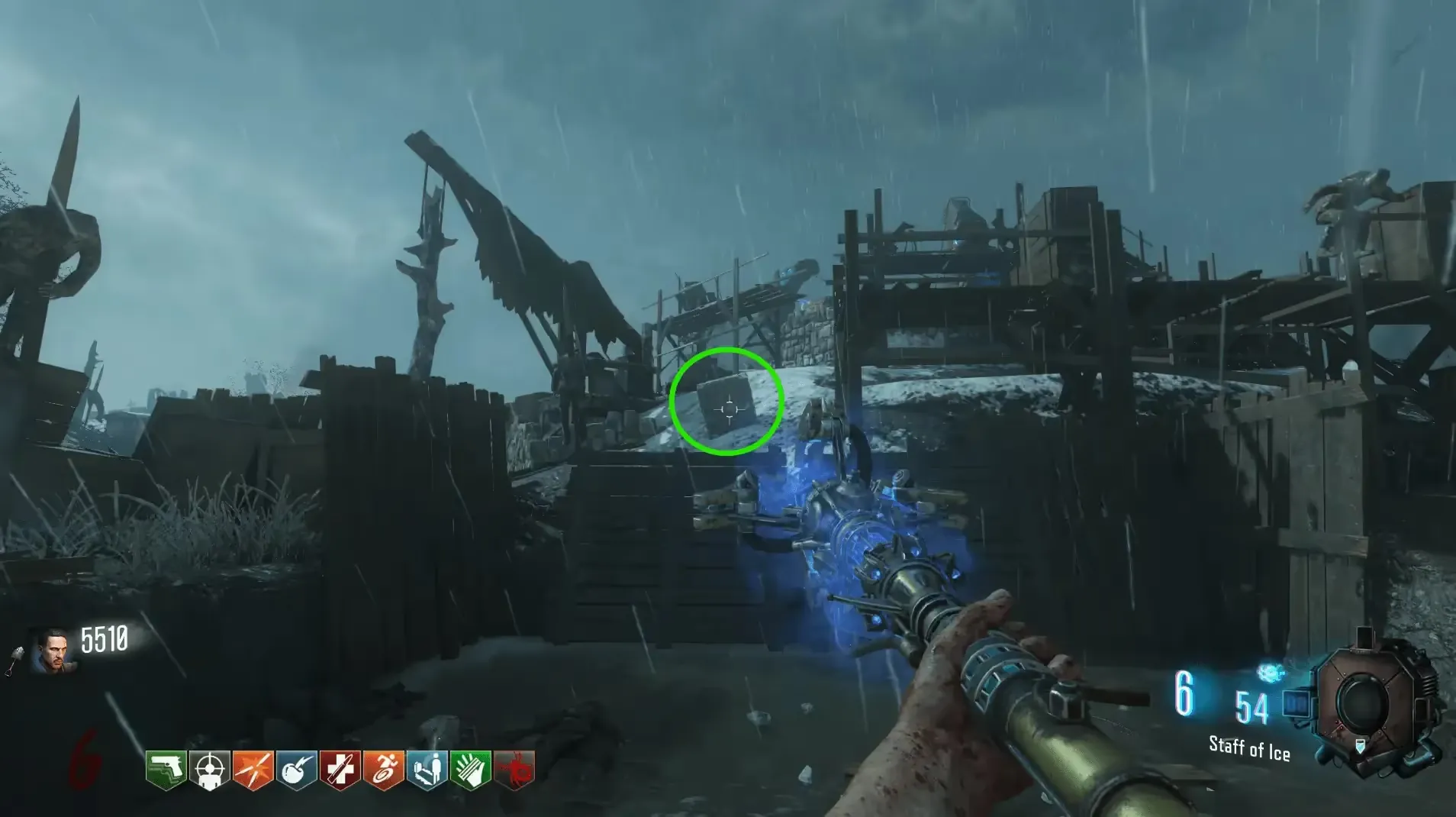This screenshot has height=817, width=1456.
Task: Select the Speed Cola green hand icon
Action: (x=470, y=770)
